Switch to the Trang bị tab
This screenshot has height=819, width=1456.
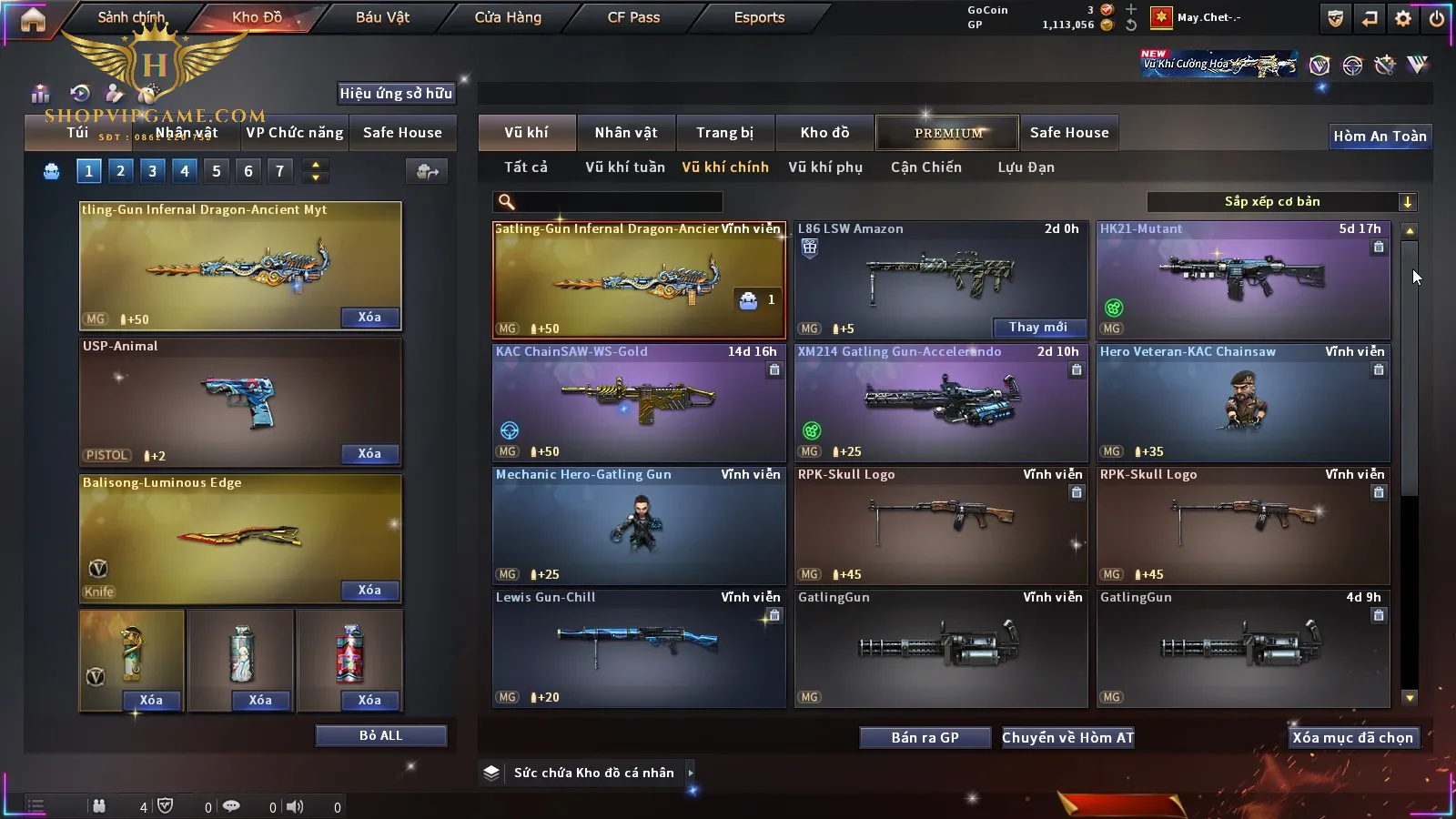coord(724,133)
